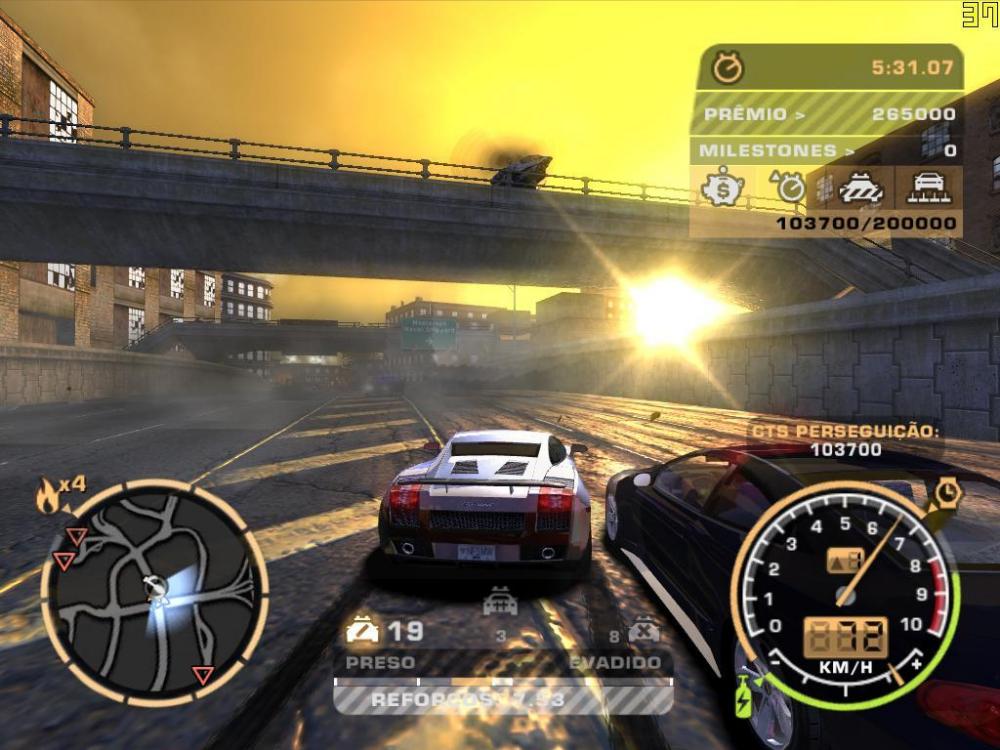Click the damaged police cars icon
The width and height of the screenshot is (1000, 750).
click(x=362, y=631)
